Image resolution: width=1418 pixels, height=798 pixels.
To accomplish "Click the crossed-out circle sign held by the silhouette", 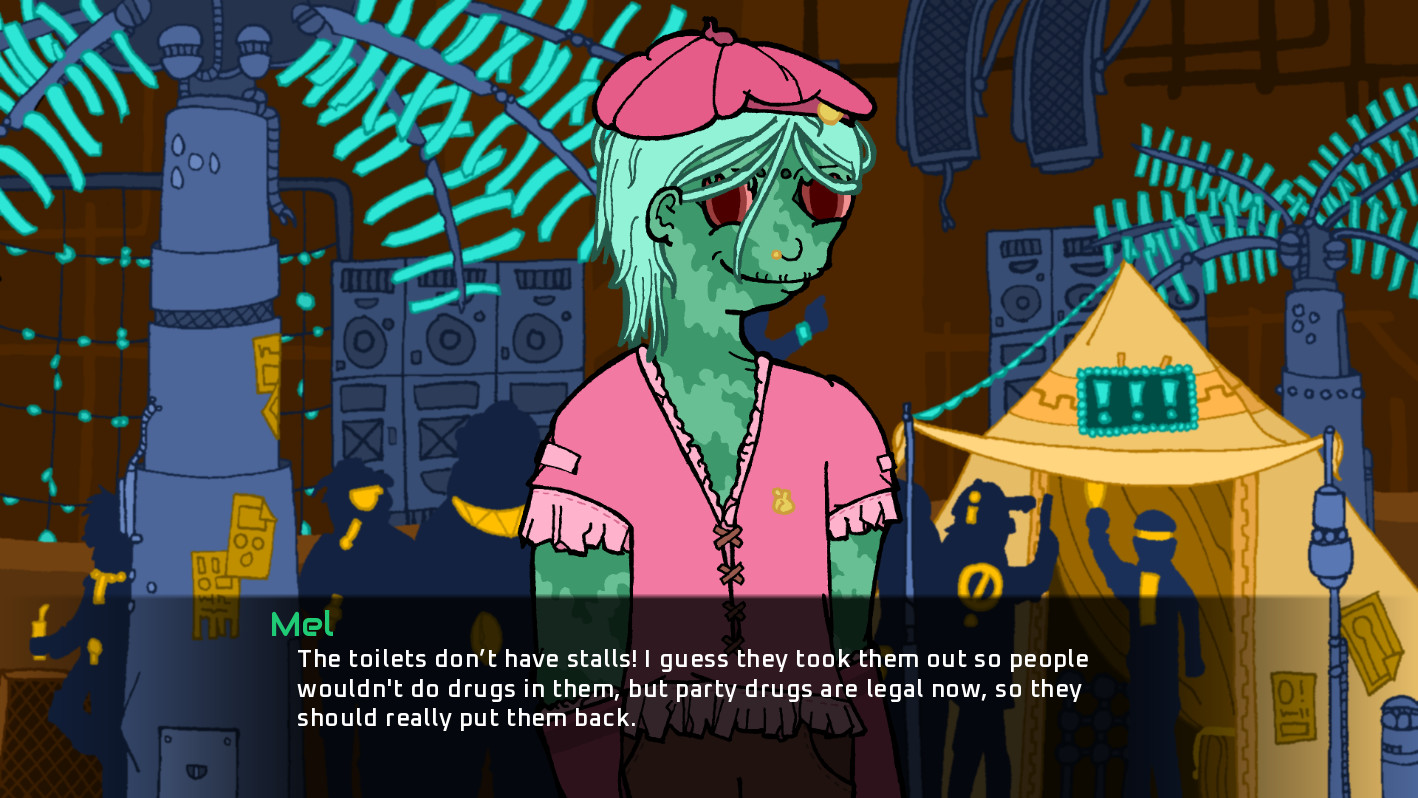I will [981, 581].
